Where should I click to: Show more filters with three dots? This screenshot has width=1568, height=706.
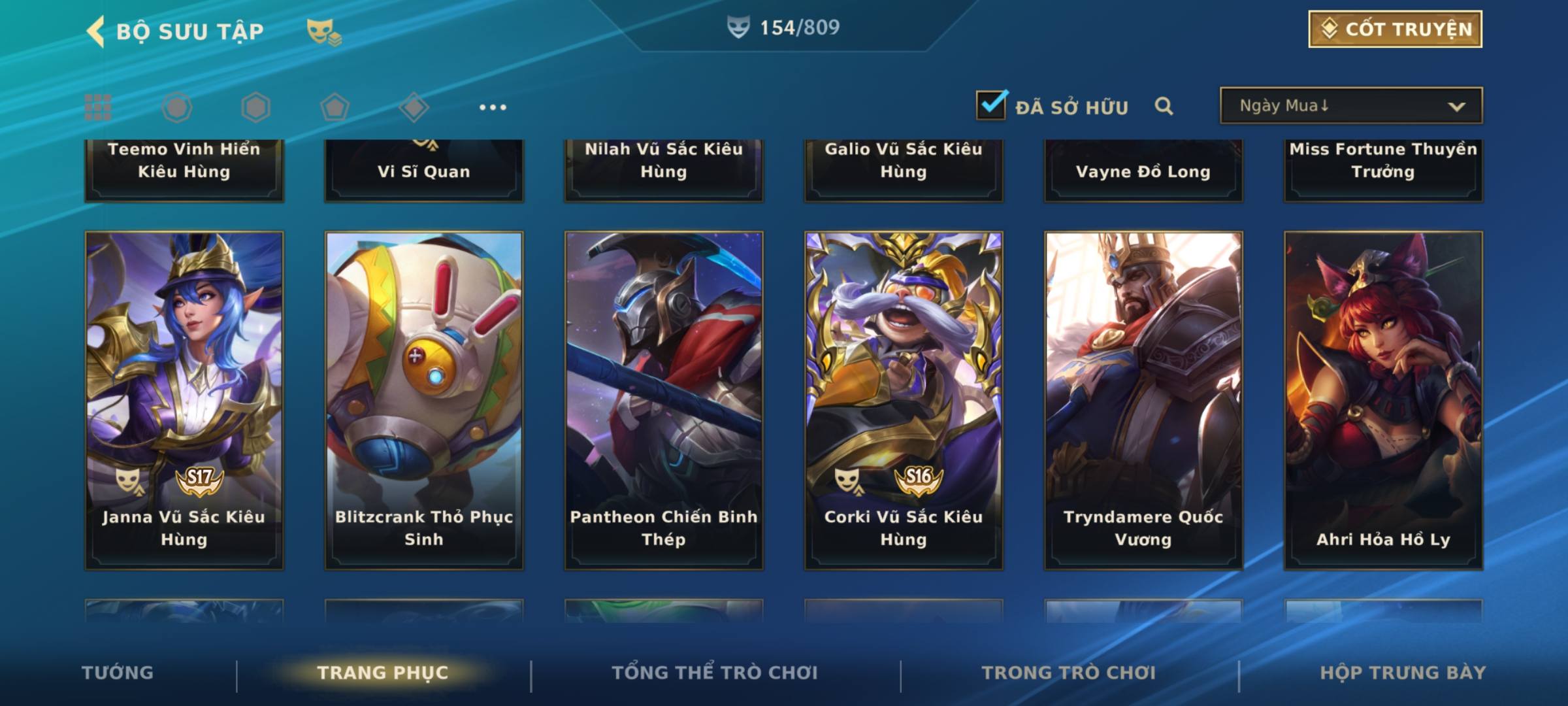(x=493, y=107)
